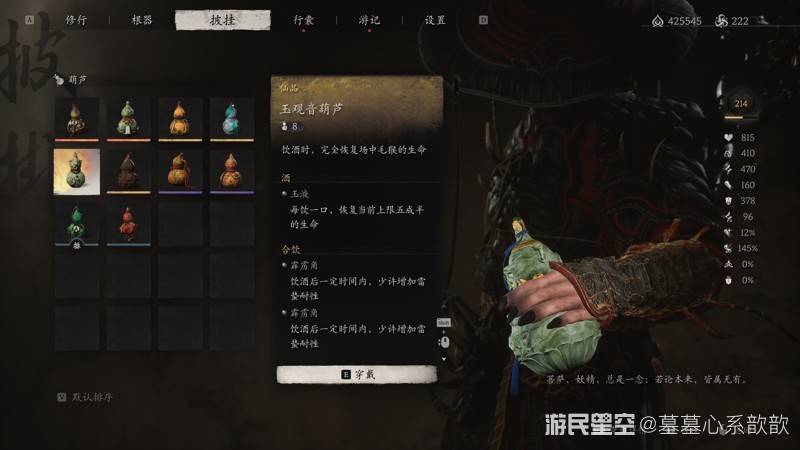Open the 修行 tab
This screenshot has height=450, width=800.
pyautogui.click(x=75, y=20)
